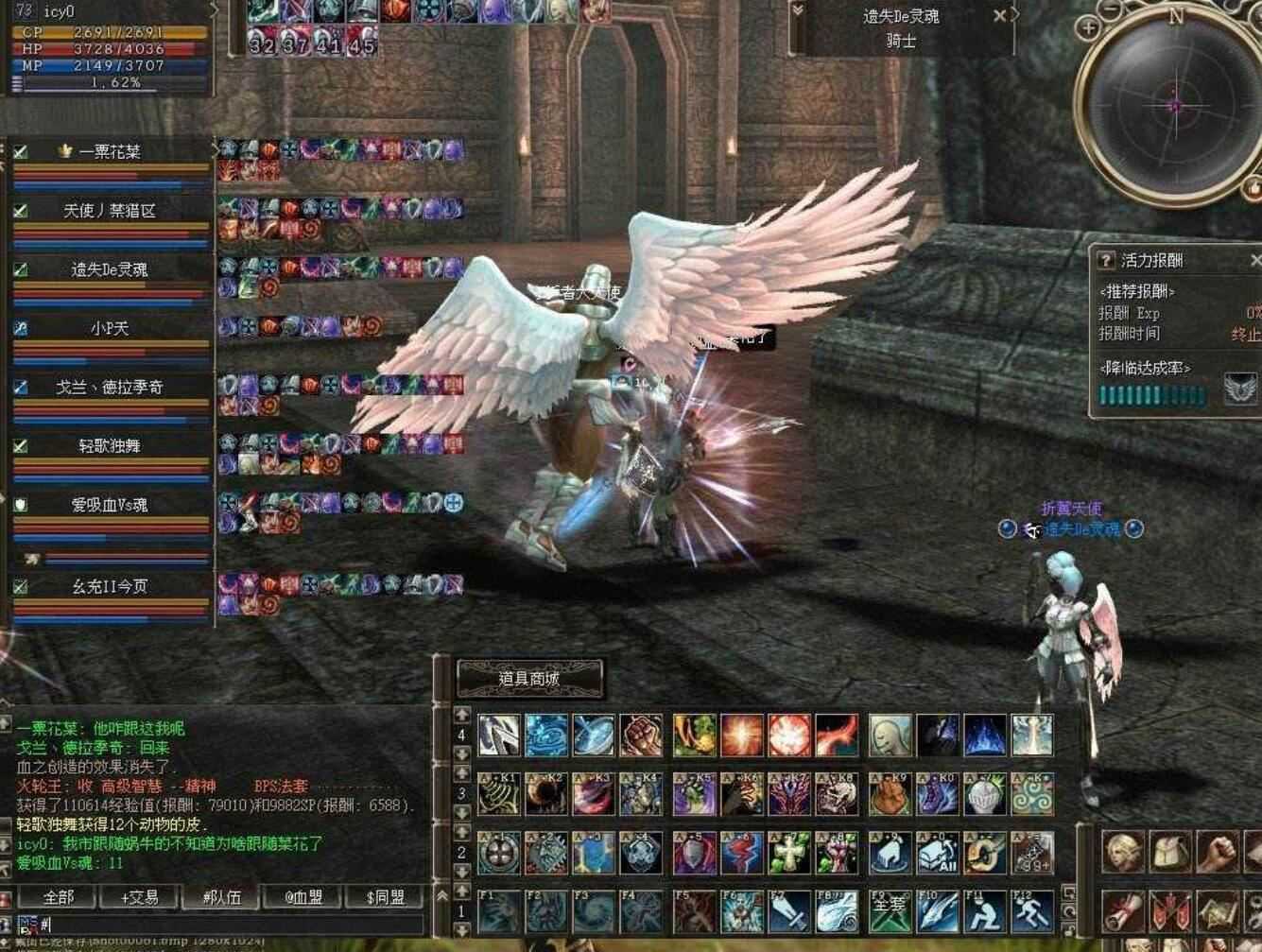The width and height of the screenshot is (1262, 952).
Task: Activate the F11 kneeling figure skill icon
Action: [x=985, y=913]
